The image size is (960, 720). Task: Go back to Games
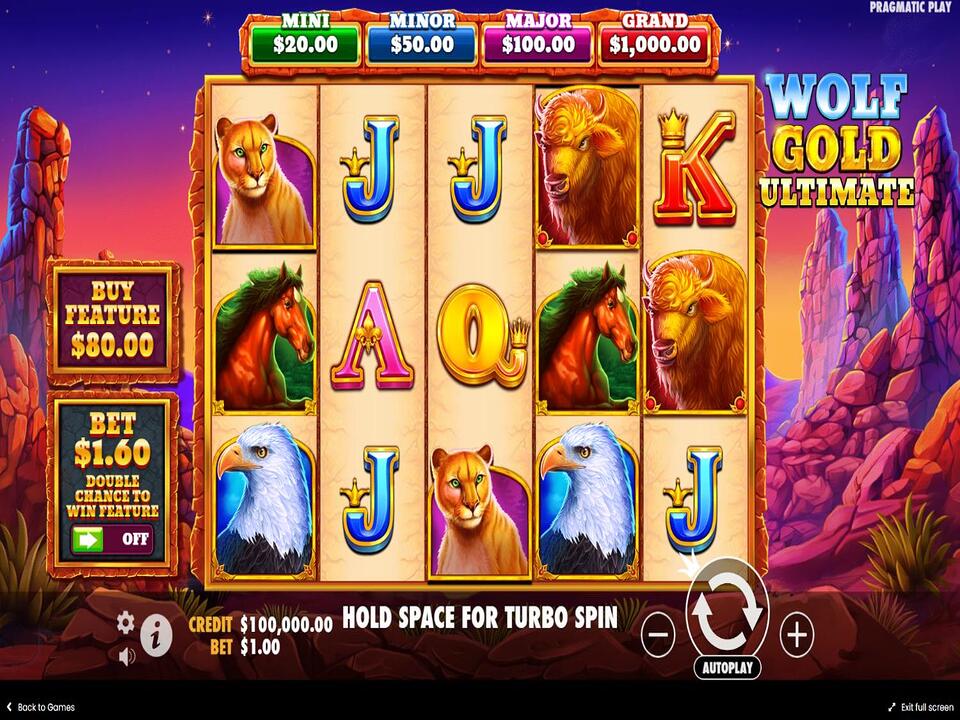(41, 707)
